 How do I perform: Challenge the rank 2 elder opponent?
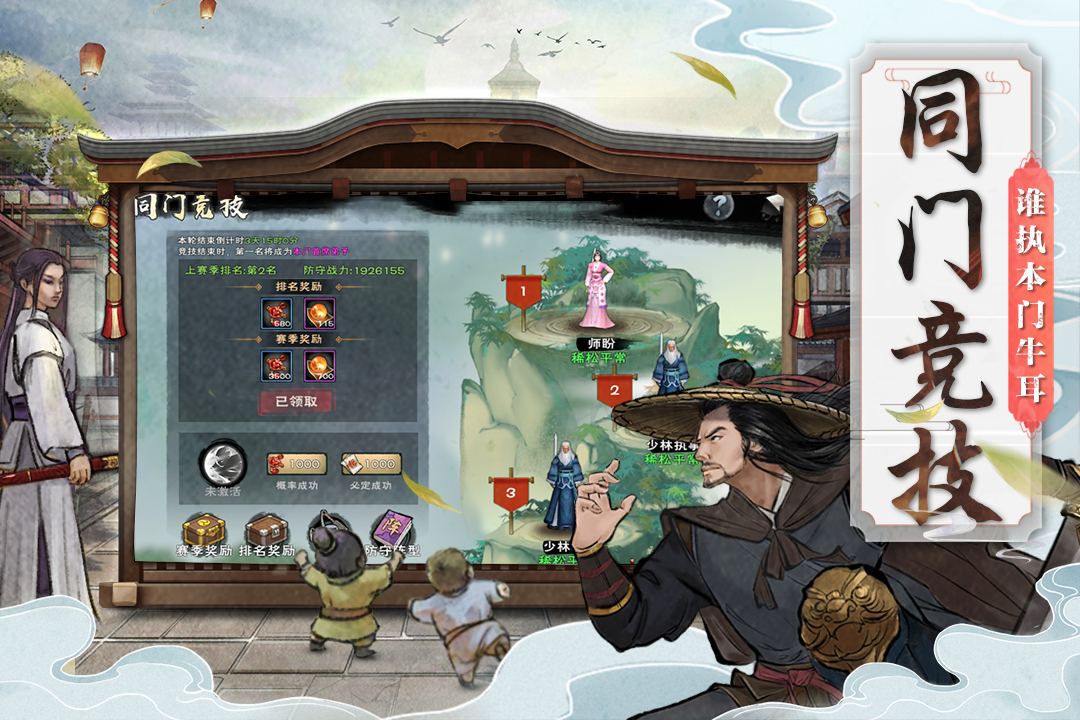pos(671,368)
